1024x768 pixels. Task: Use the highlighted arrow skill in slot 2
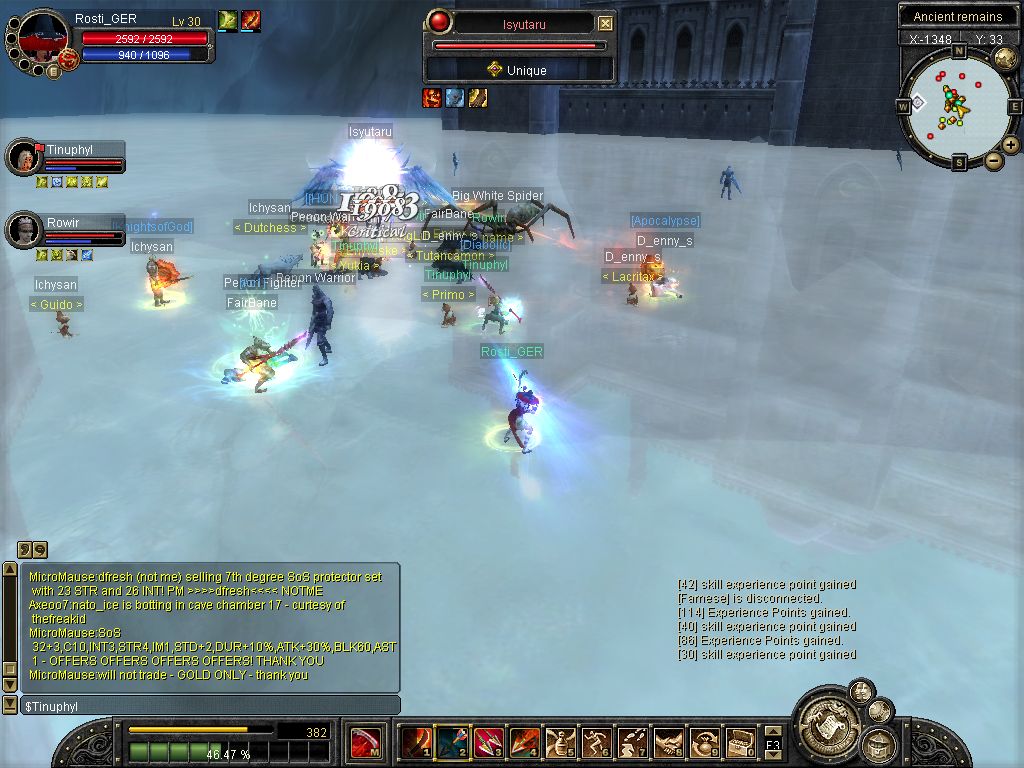tap(452, 742)
